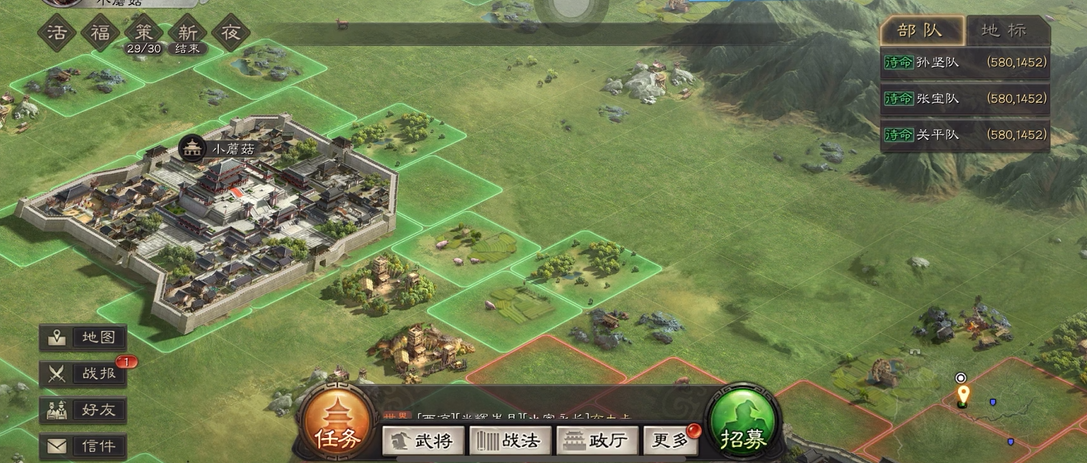The height and width of the screenshot is (463, 1087).
Task: Open the 福 diamond icon
Action: (x=100, y=31)
